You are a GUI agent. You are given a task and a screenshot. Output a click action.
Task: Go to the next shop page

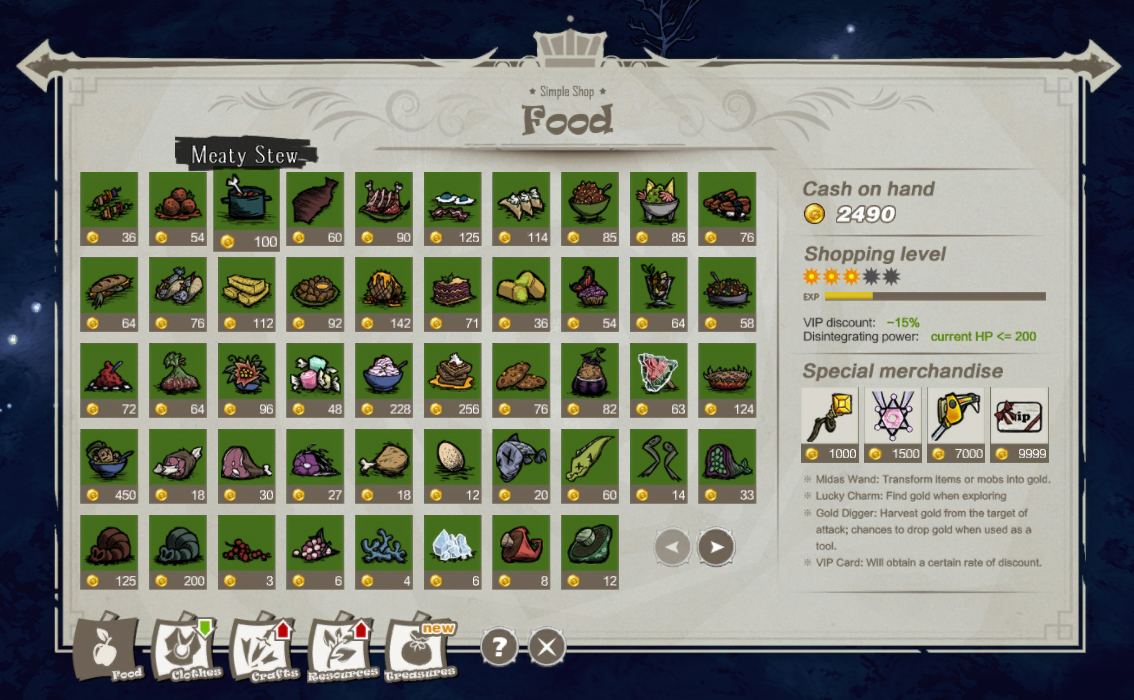(716, 546)
